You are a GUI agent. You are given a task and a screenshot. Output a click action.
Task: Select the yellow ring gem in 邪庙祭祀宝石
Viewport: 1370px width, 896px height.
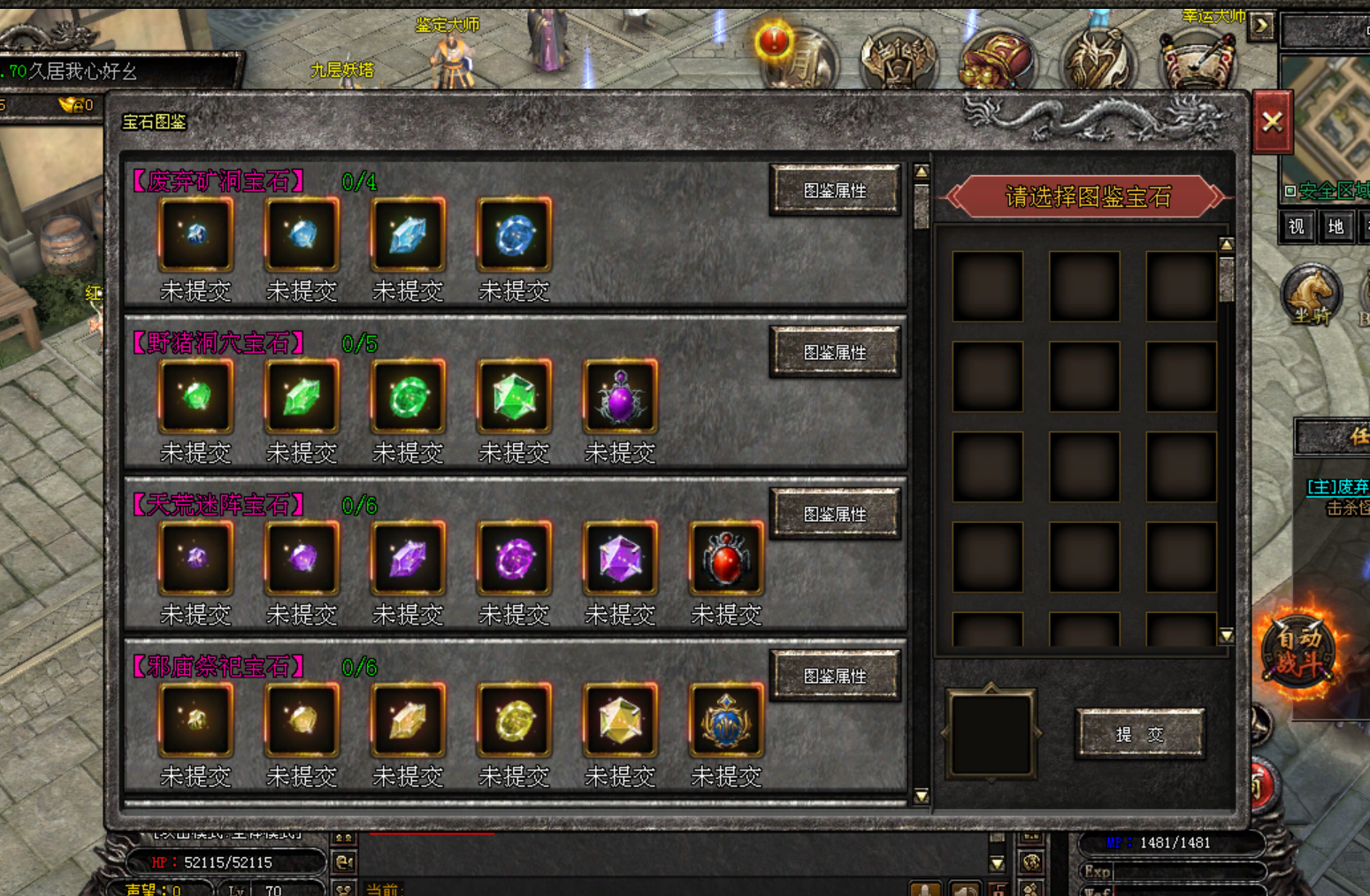pos(514,721)
